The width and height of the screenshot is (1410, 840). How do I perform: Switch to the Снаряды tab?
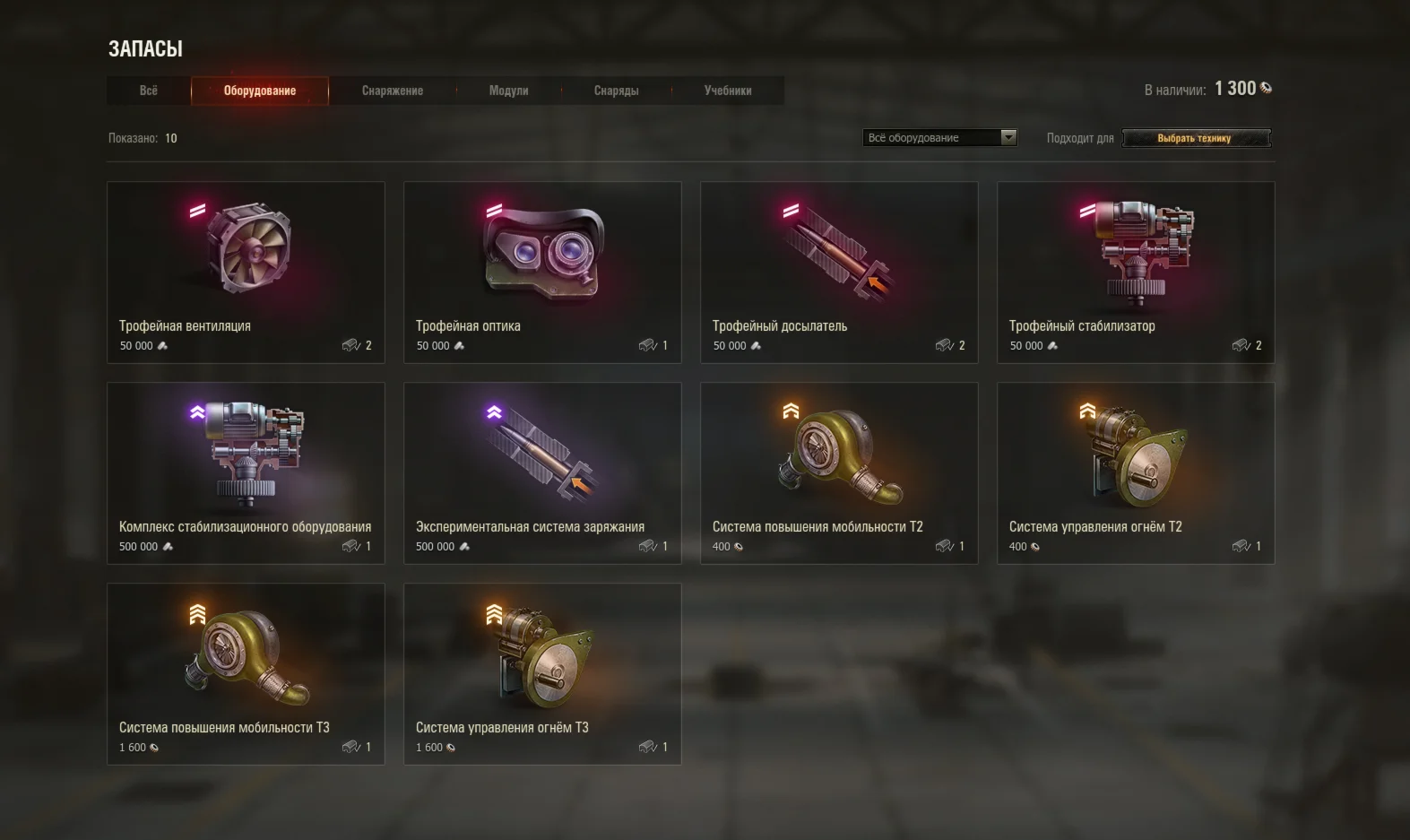click(x=617, y=91)
